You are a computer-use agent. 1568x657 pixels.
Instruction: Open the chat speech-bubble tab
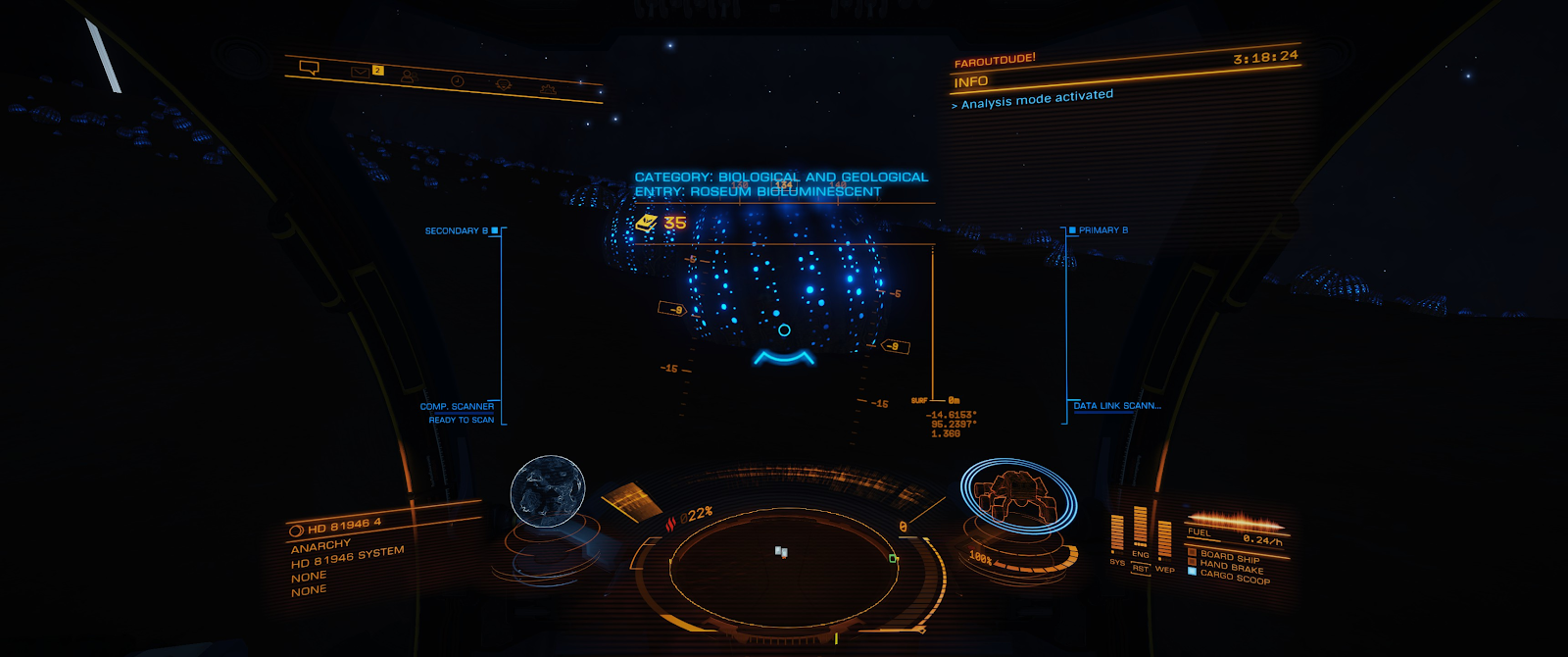(309, 68)
